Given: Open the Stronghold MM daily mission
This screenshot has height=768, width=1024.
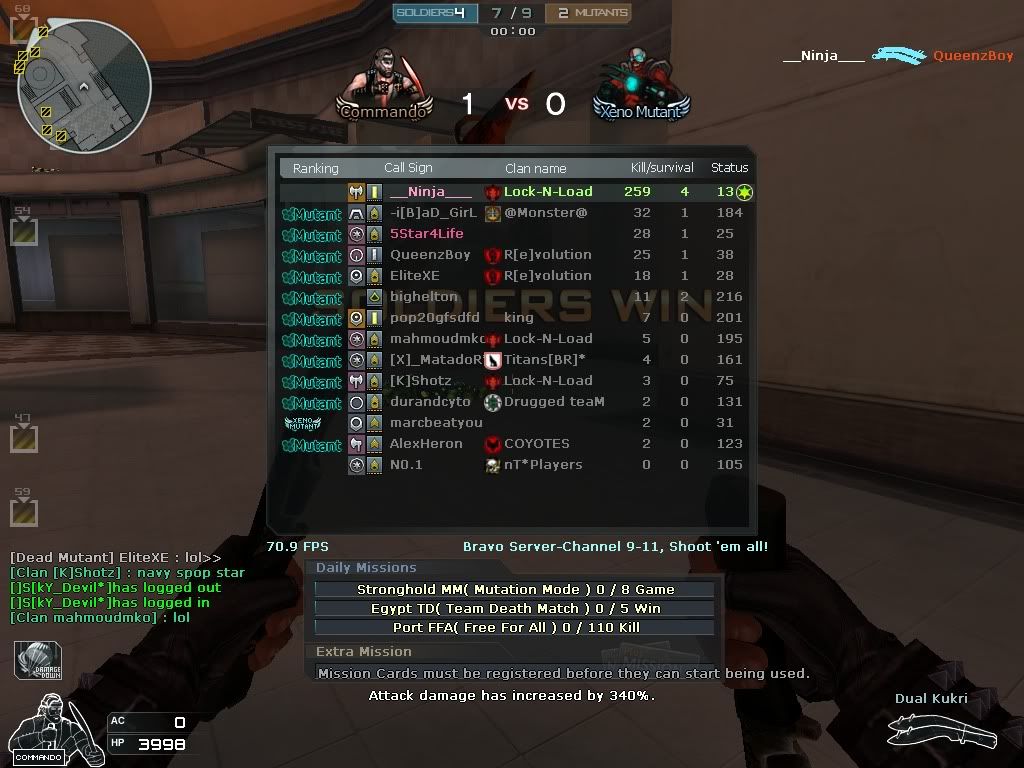Looking at the screenshot, I should pyautogui.click(x=515, y=590).
